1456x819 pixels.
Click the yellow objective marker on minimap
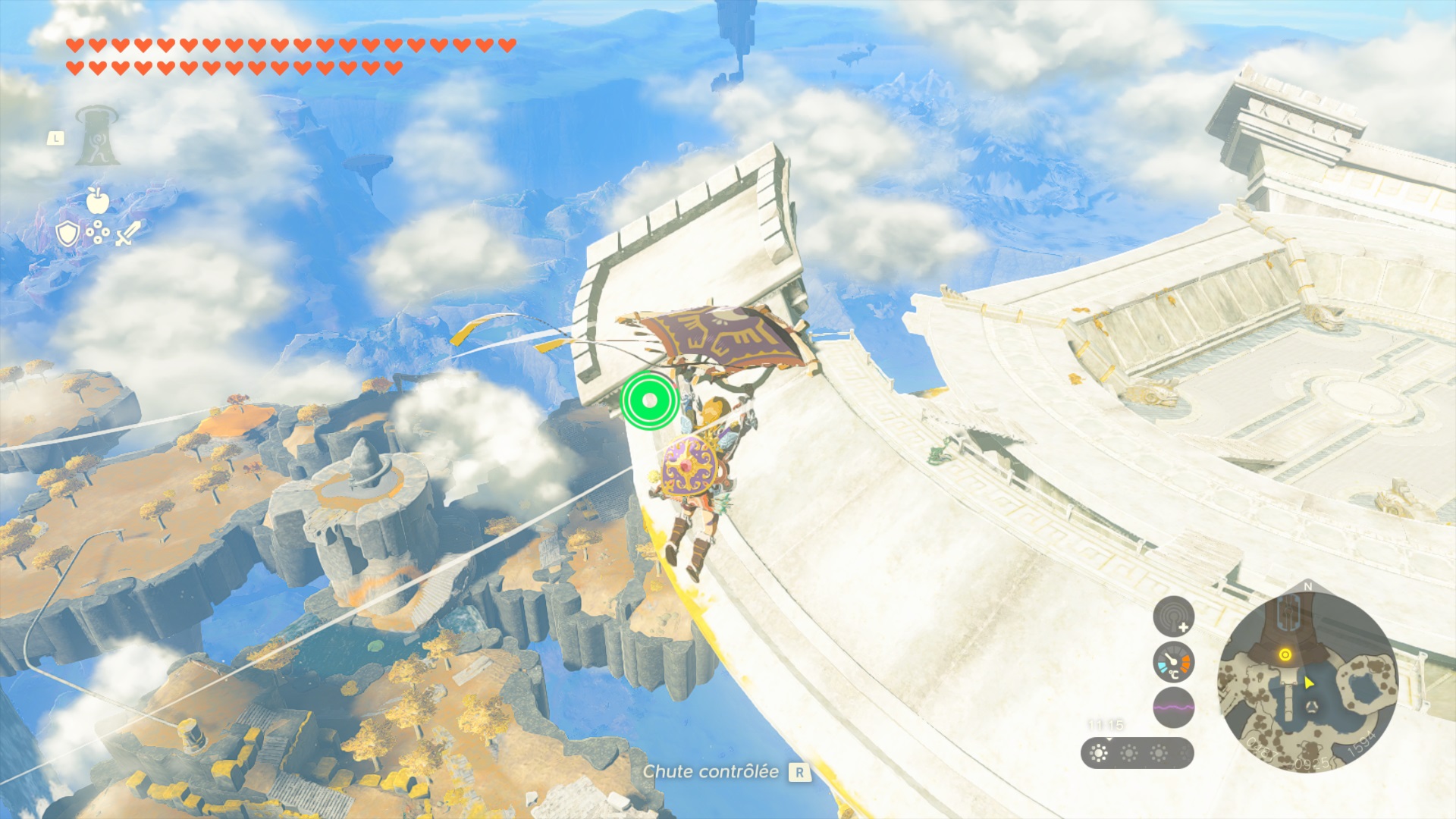point(1285,654)
